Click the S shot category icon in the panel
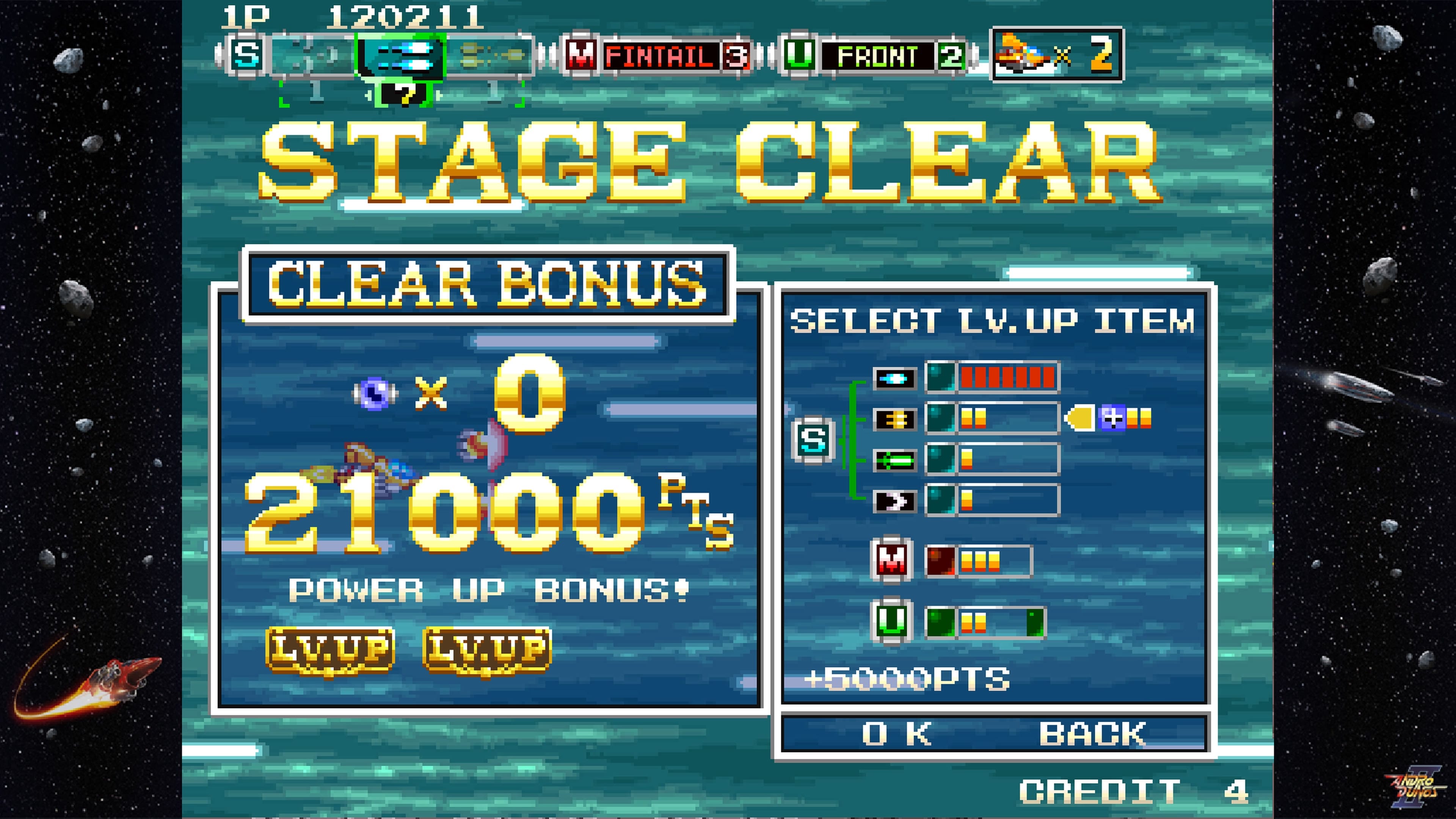This screenshot has height=819, width=1456. (813, 440)
